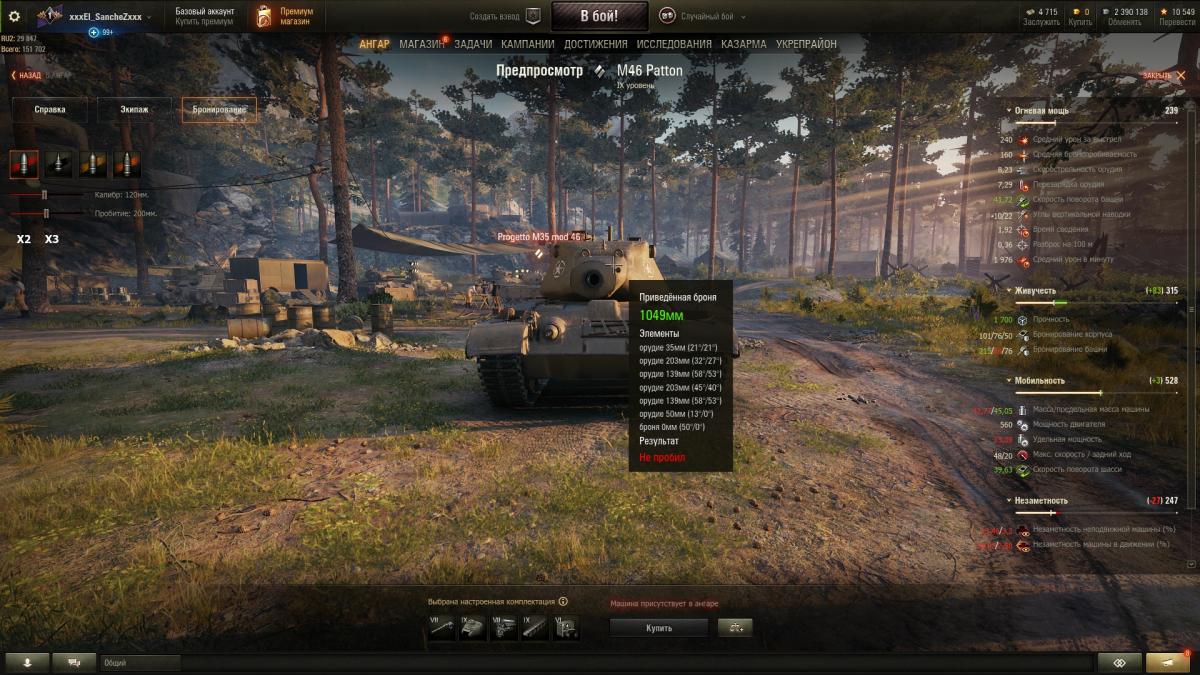Open the «Задачи» menu section
1200x675 pixels.
[x=473, y=44]
